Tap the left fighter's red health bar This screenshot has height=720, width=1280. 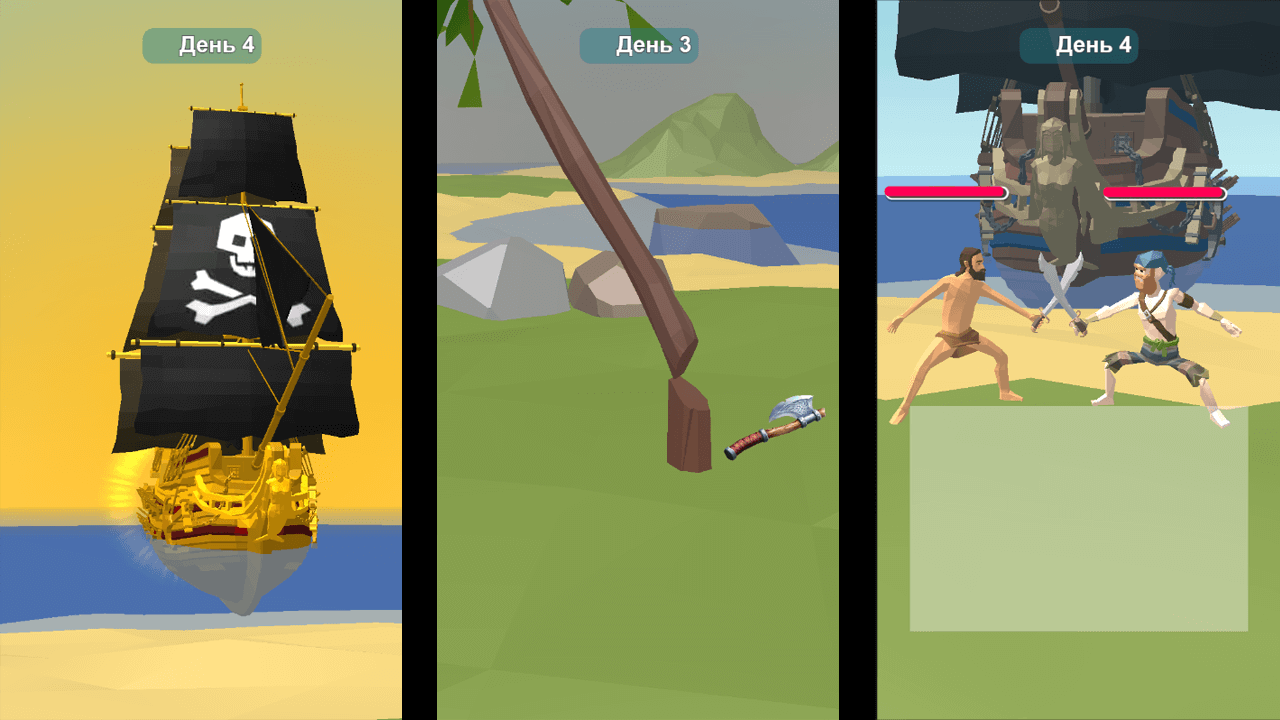[x=945, y=191]
